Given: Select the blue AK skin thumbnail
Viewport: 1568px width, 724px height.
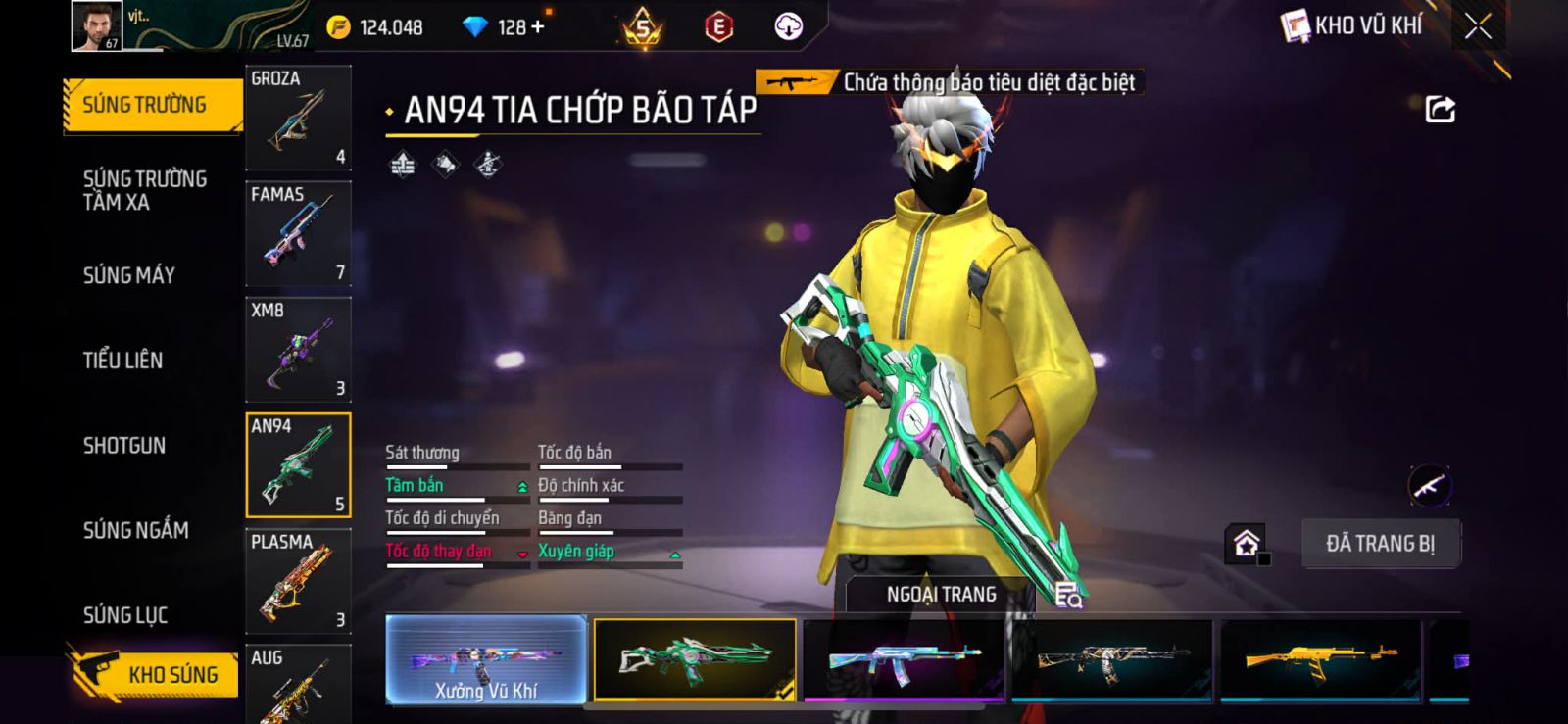Looking at the screenshot, I should point(903,659).
